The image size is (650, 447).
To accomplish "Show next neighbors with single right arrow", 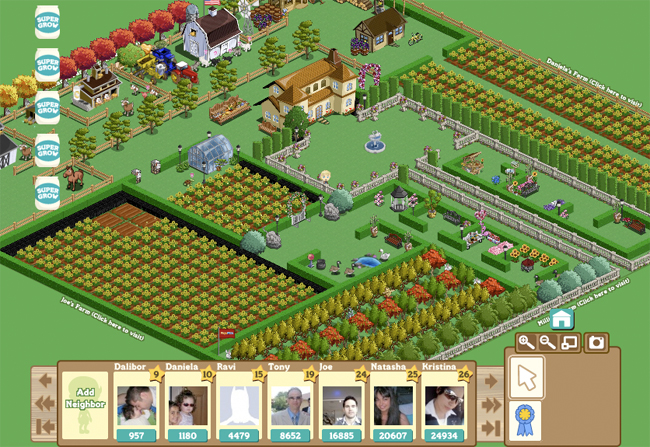I will click(x=490, y=381).
